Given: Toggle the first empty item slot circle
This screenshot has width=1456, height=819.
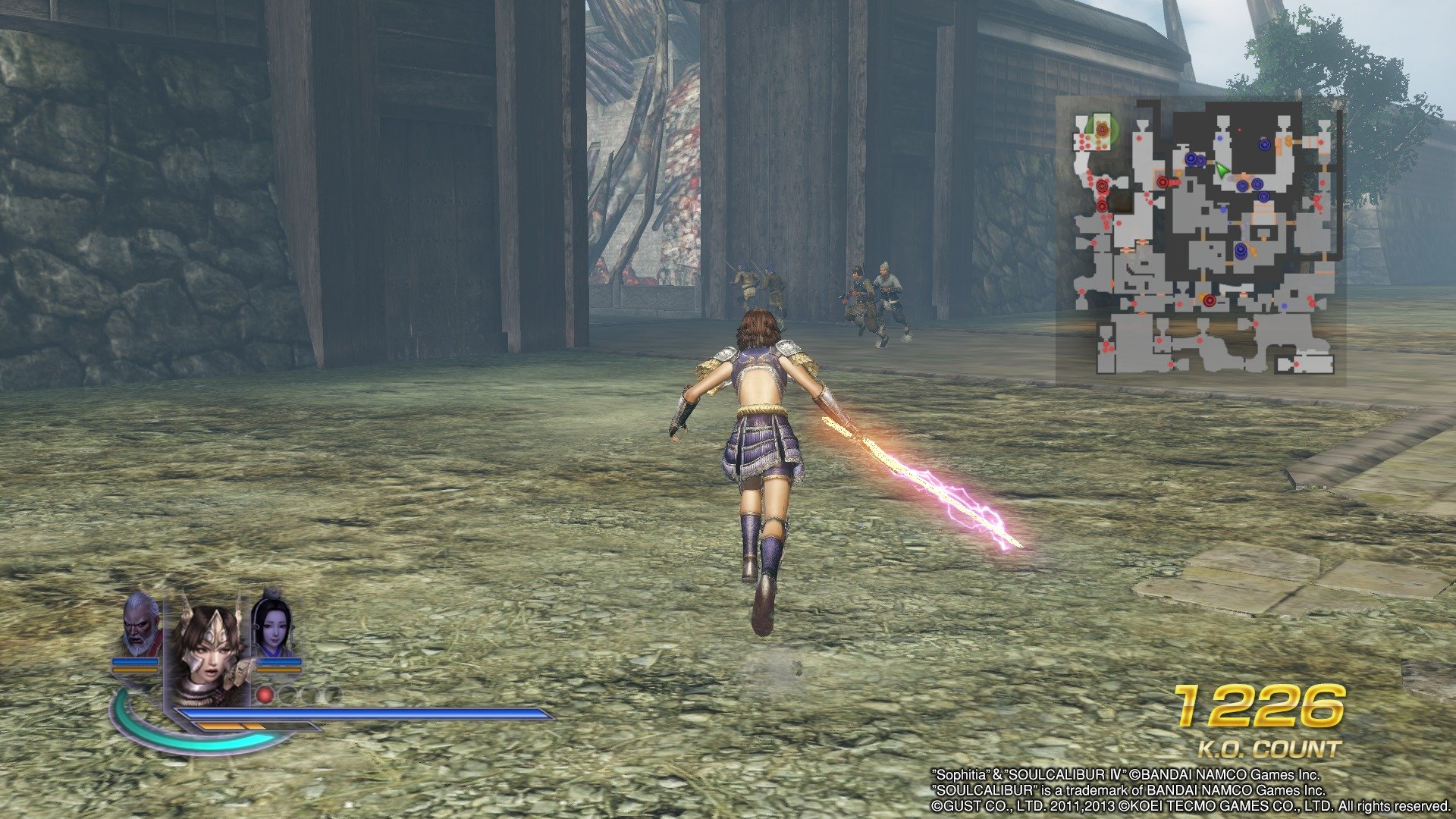Looking at the screenshot, I should pos(287,695).
